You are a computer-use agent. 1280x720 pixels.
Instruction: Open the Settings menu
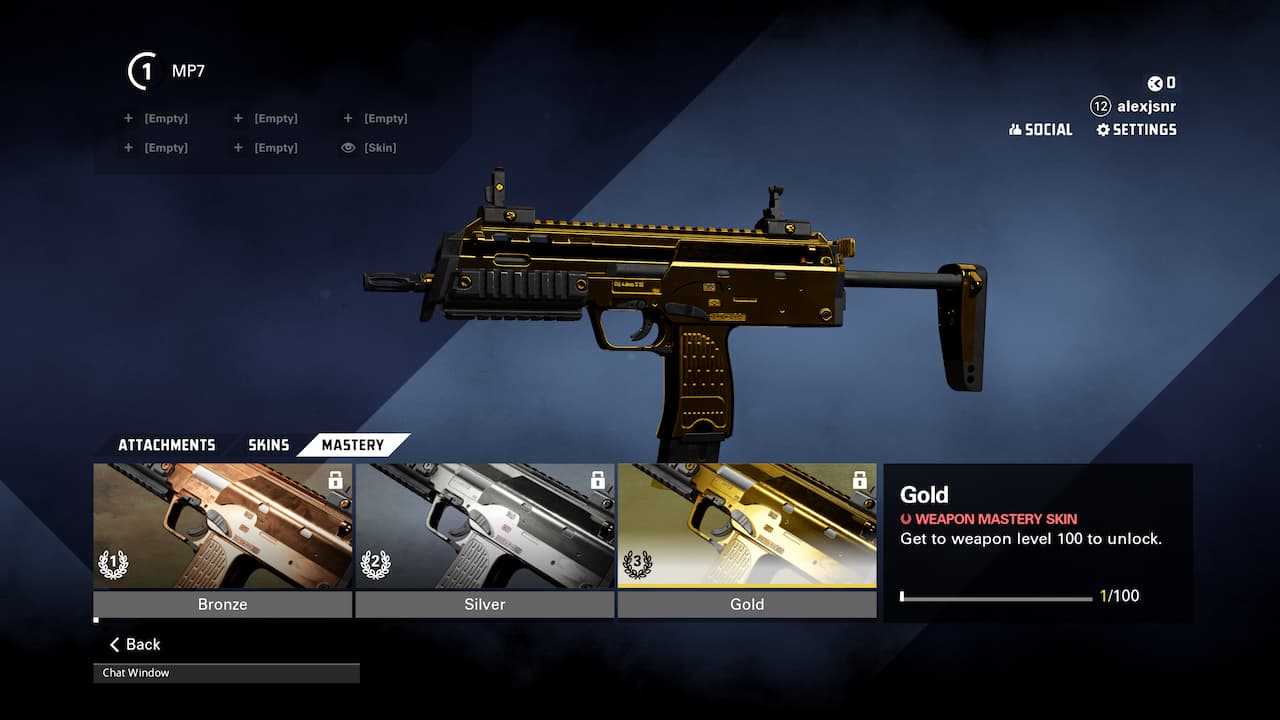point(1136,130)
